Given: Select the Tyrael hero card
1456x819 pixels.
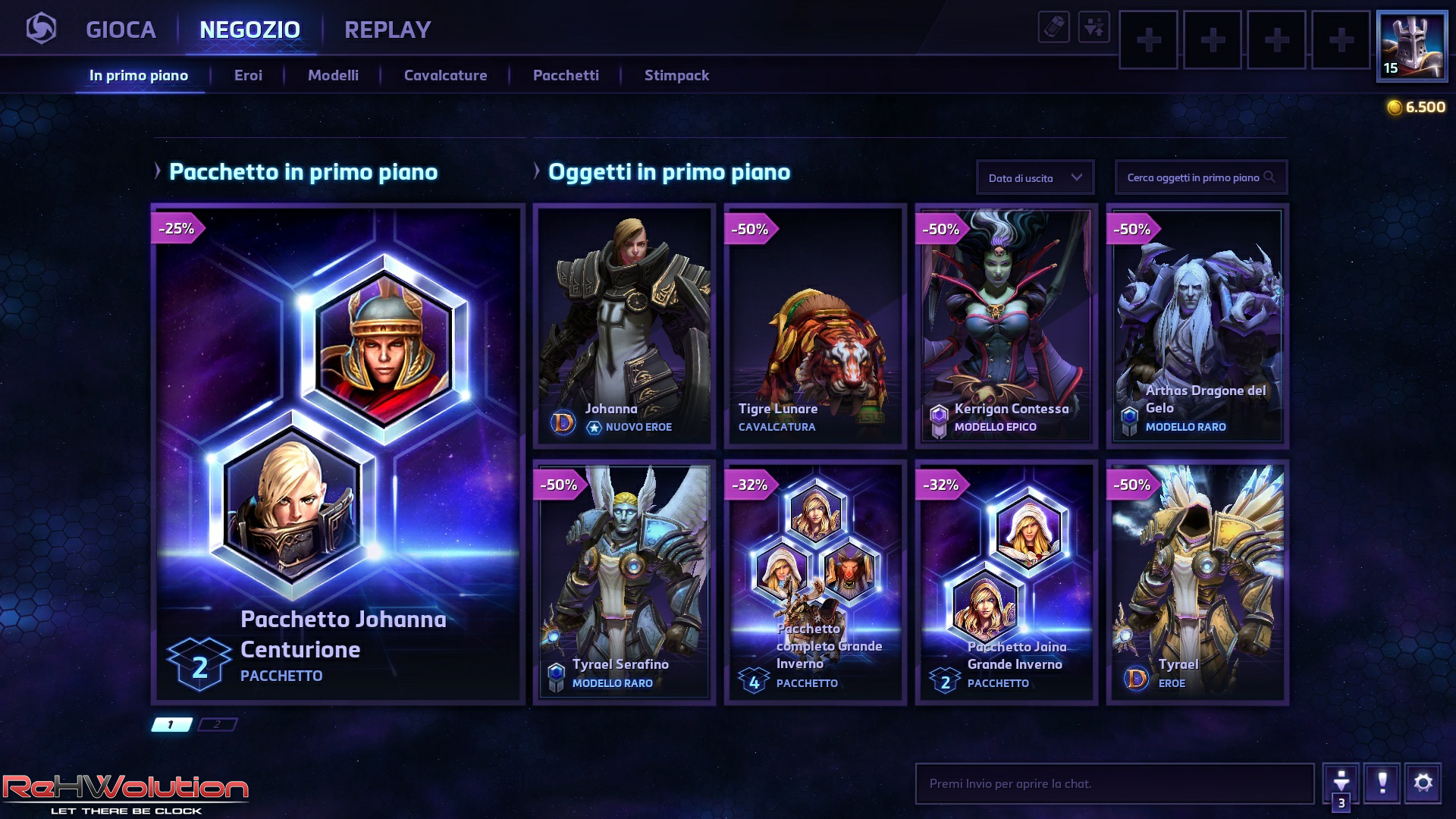Looking at the screenshot, I should coord(1197,582).
